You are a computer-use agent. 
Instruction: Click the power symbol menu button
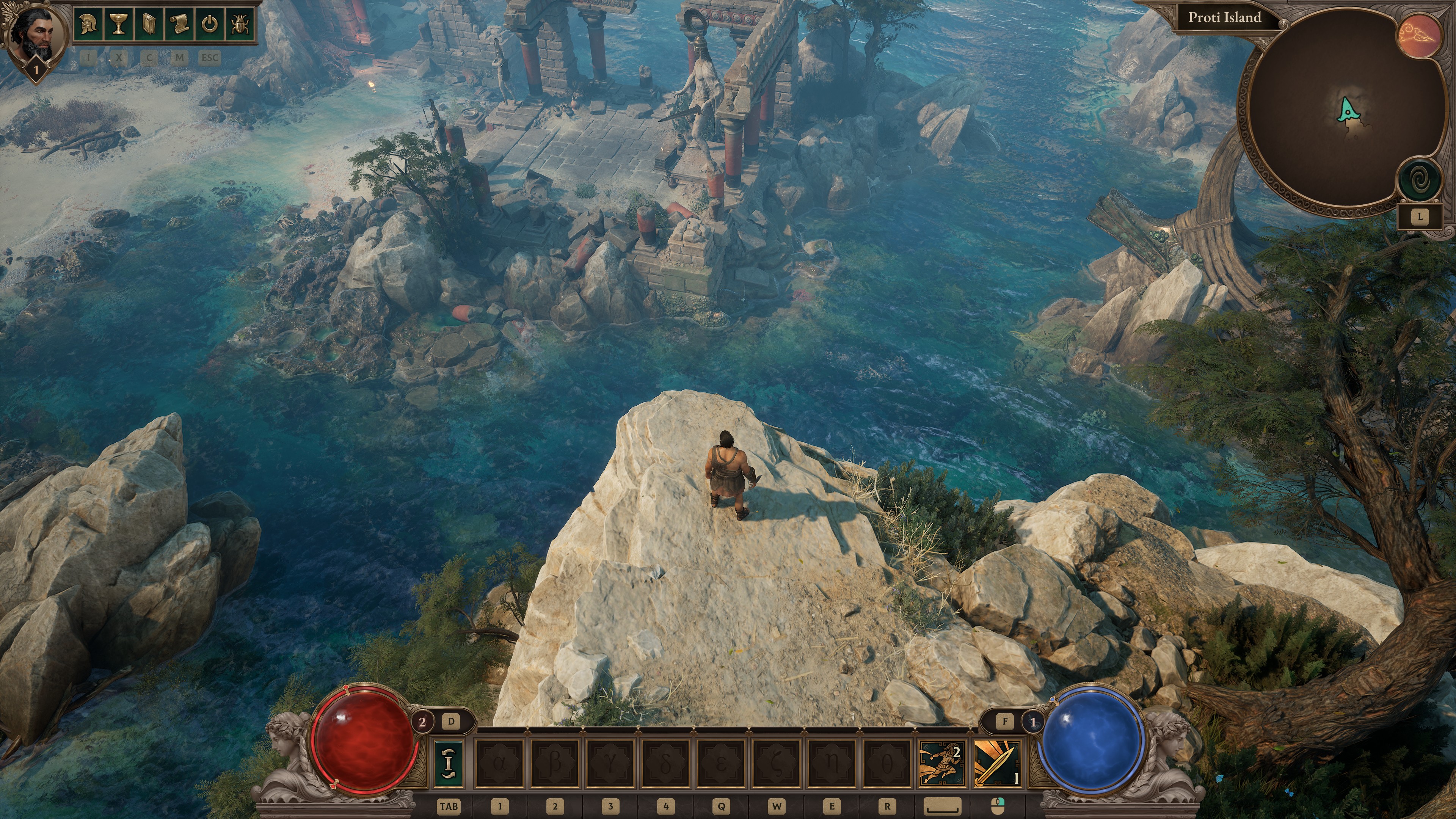210,24
